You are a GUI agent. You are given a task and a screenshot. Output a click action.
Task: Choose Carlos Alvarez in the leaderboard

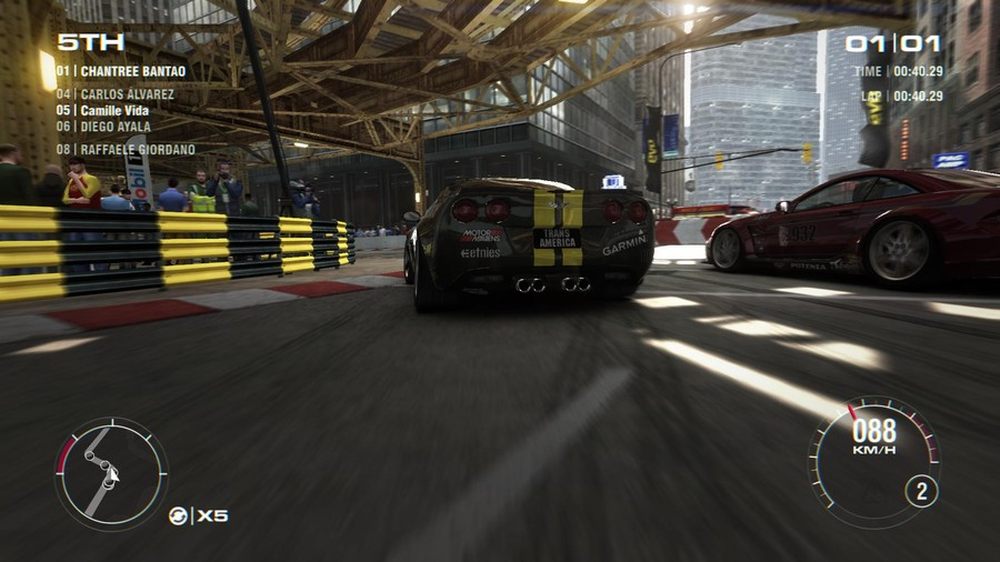click(114, 95)
